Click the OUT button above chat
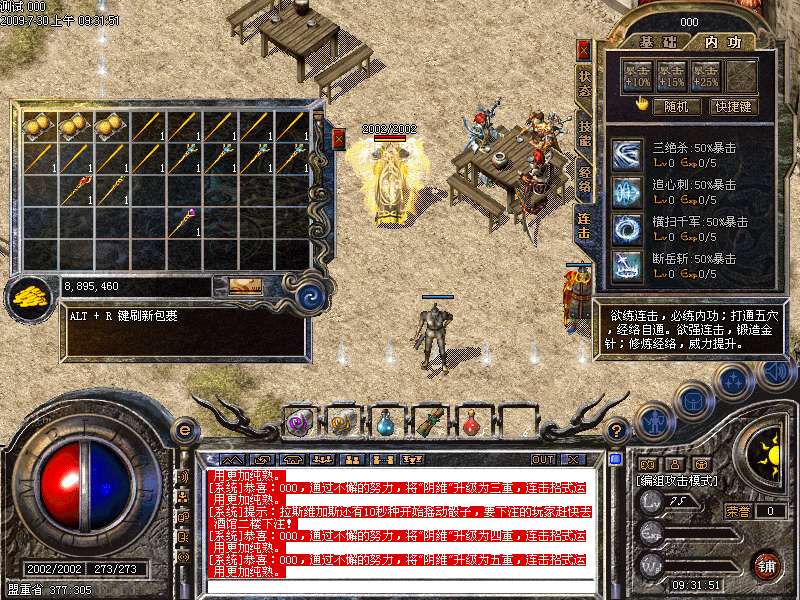 pos(543,459)
